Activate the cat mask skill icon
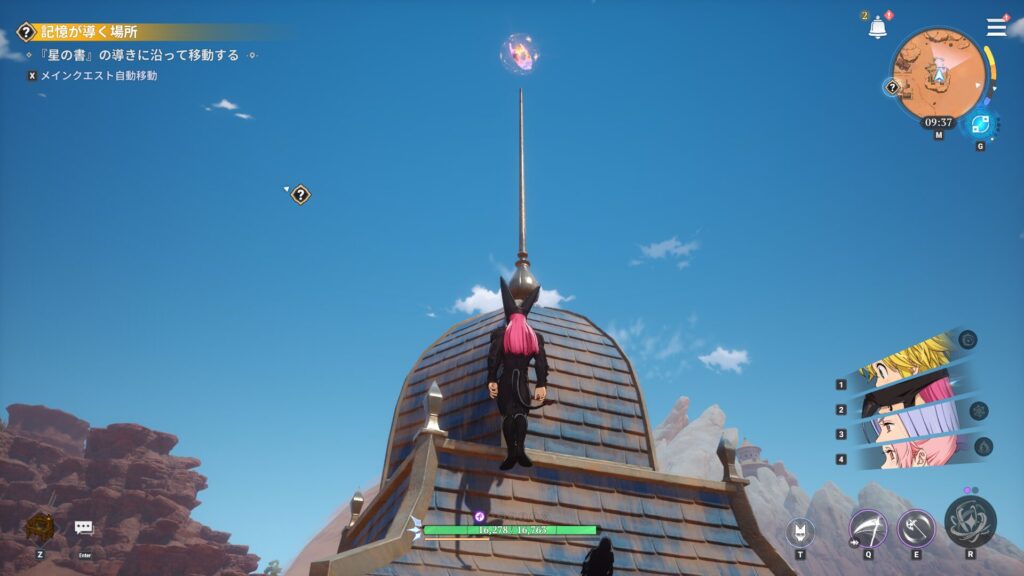Viewport: 1024px width, 576px height. (800, 532)
